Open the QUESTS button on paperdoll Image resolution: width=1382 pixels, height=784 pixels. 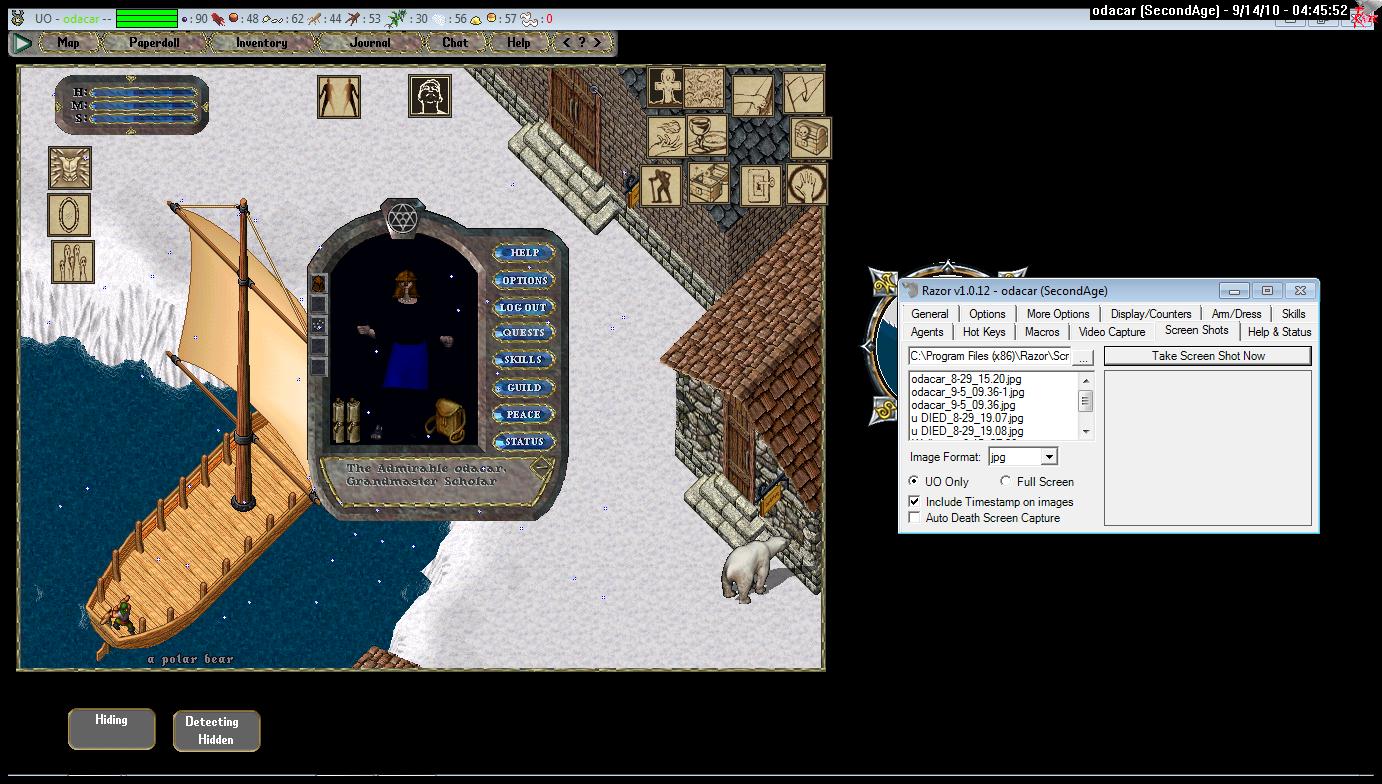tap(524, 333)
